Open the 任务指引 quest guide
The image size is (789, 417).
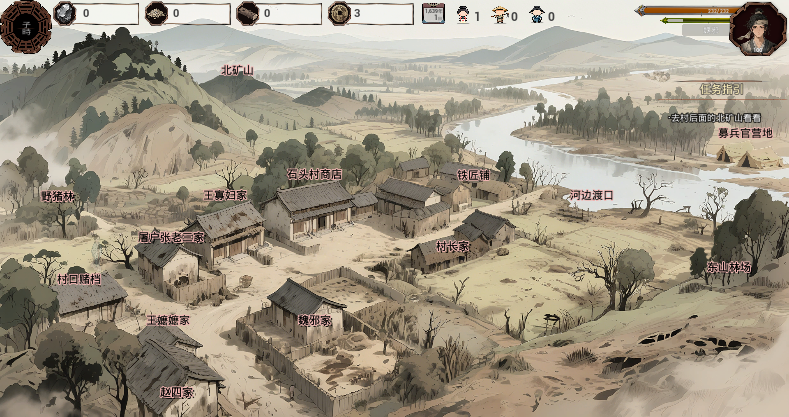click(721, 89)
